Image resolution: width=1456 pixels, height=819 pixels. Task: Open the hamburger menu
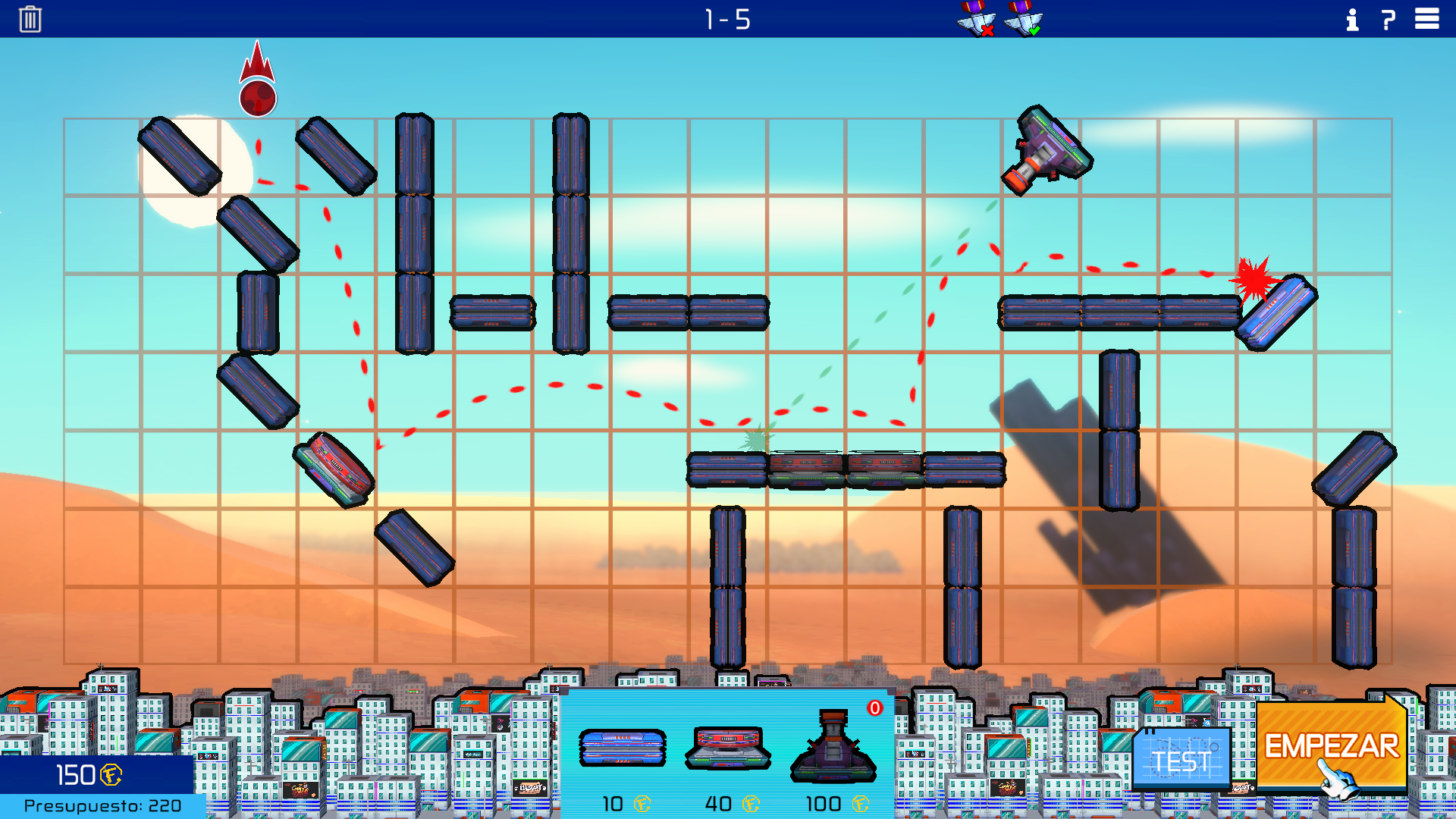point(1426,19)
